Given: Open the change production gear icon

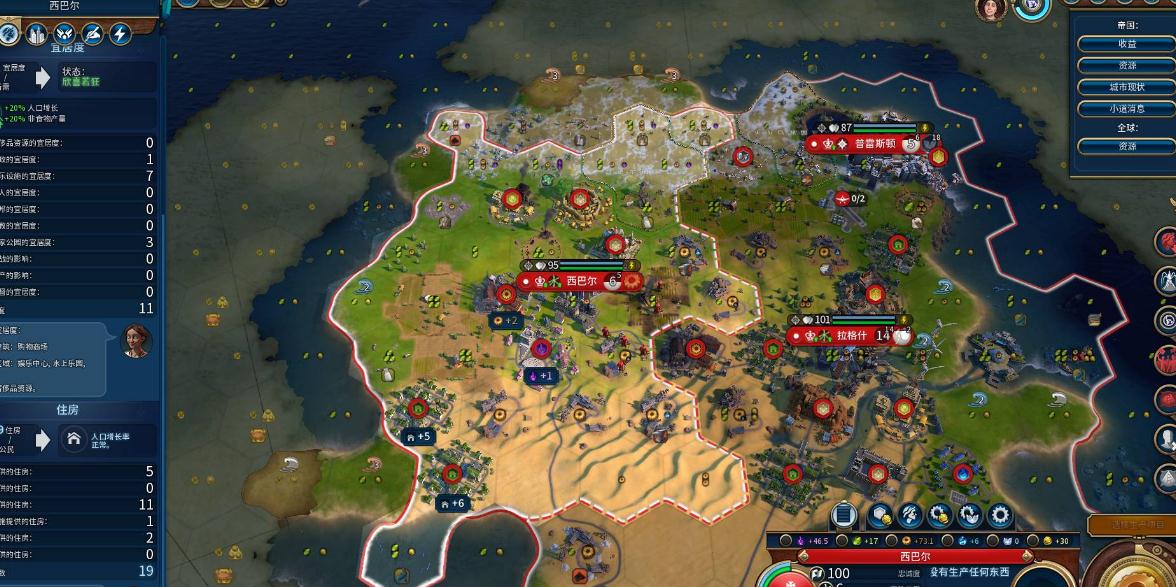Looking at the screenshot, I should pos(999,515).
